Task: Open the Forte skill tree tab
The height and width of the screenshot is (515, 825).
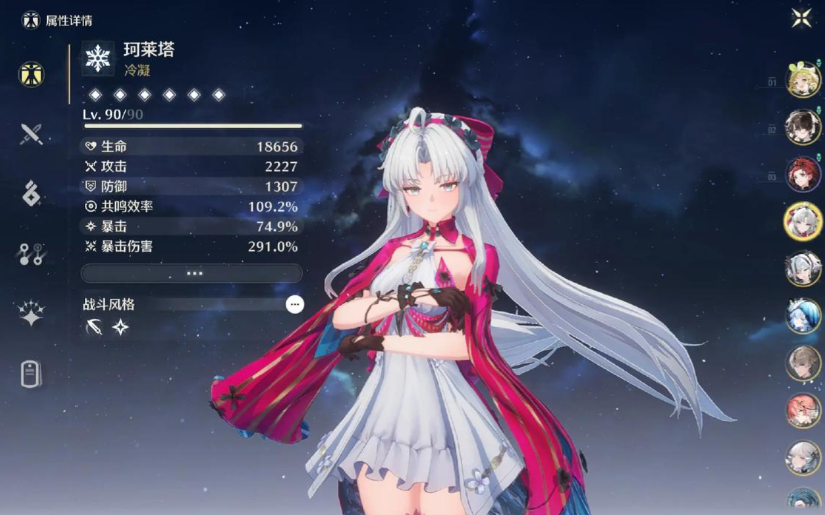Action: [x=31, y=254]
